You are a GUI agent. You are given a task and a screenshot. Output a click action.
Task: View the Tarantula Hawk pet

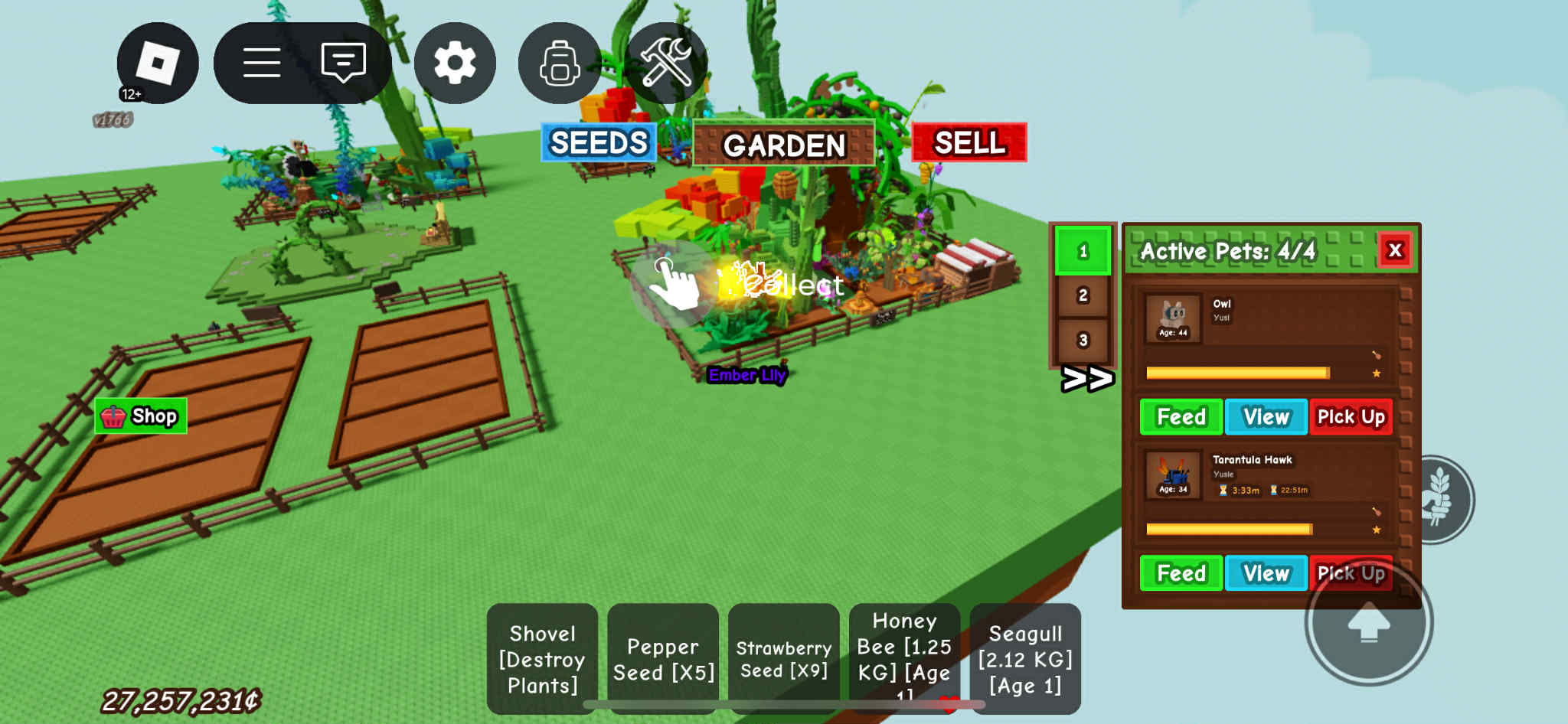coord(1266,573)
